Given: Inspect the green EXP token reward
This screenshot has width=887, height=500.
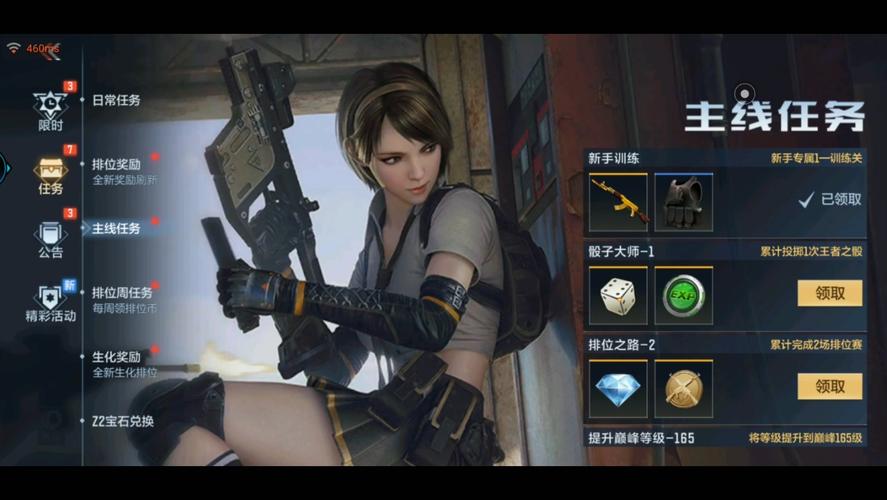Looking at the screenshot, I should [684, 295].
